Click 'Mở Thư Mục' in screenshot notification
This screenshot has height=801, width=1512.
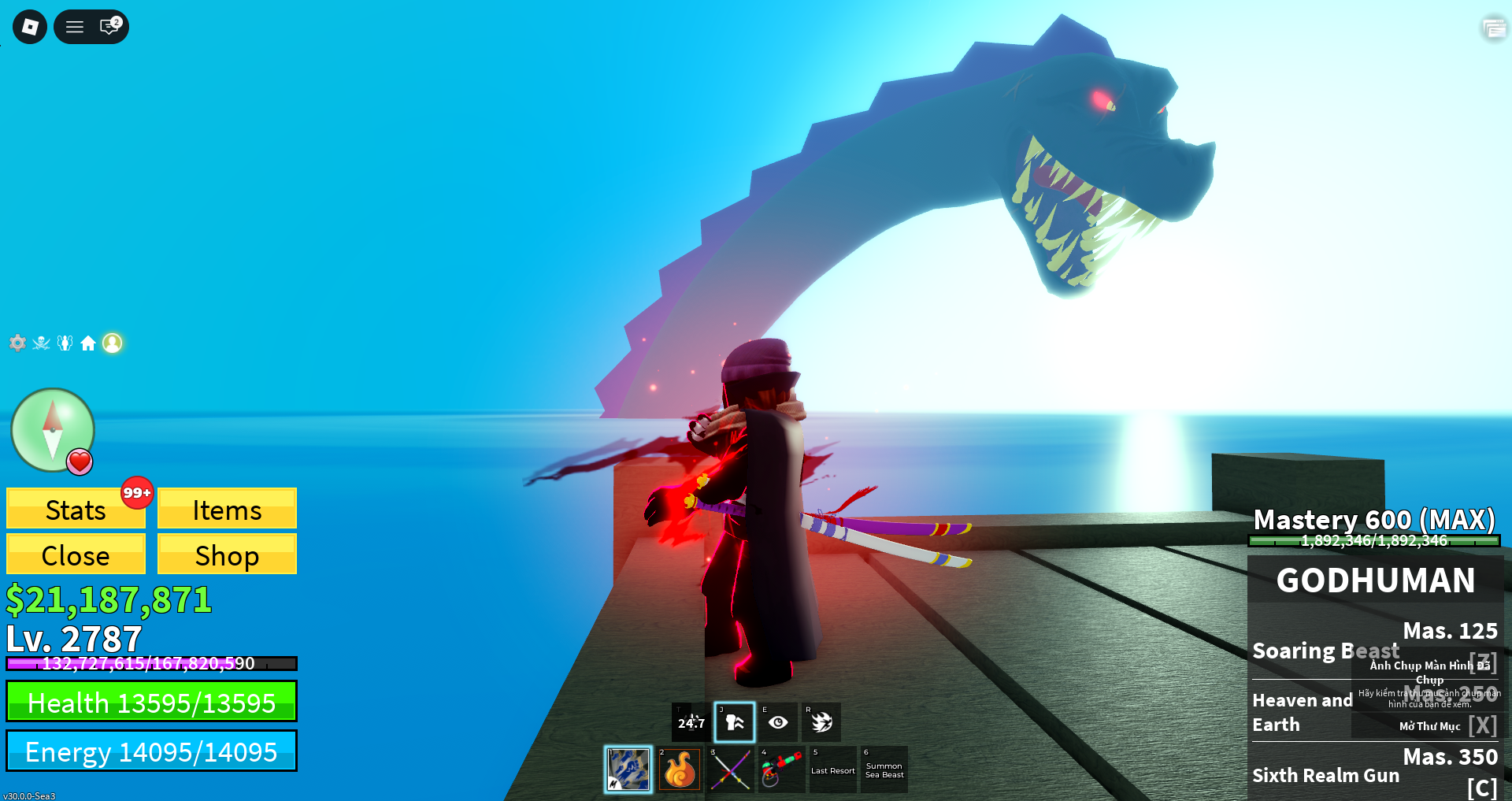pyautogui.click(x=1429, y=726)
